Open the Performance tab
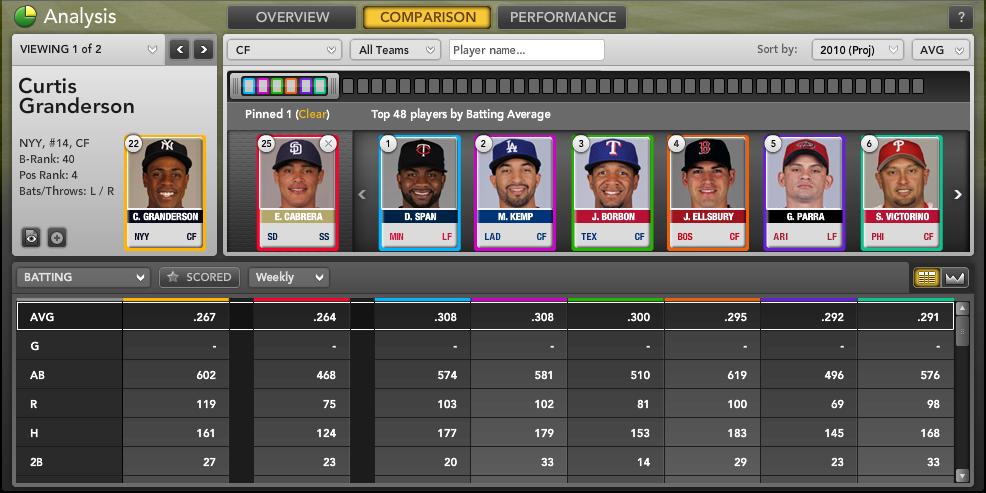Image resolution: width=986 pixels, height=493 pixels. coord(561,17)
